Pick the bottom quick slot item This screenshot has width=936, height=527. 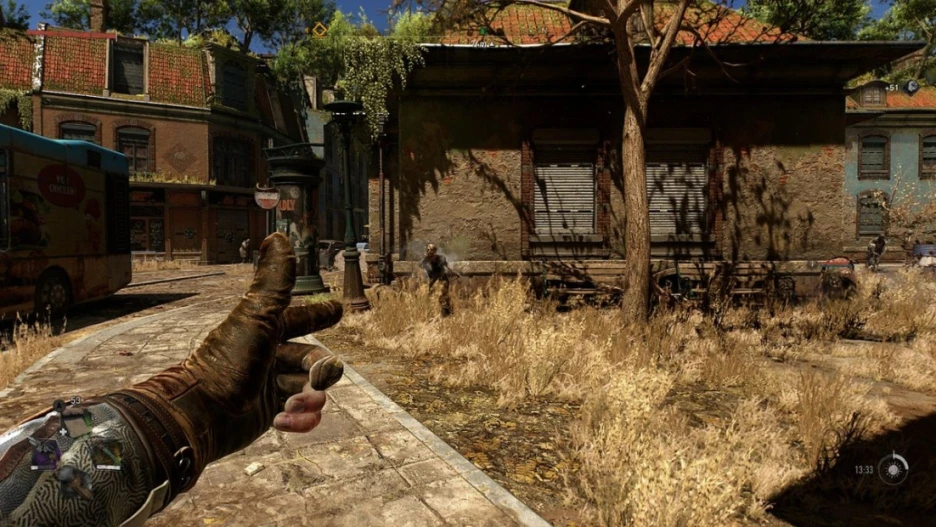point(69,480)
